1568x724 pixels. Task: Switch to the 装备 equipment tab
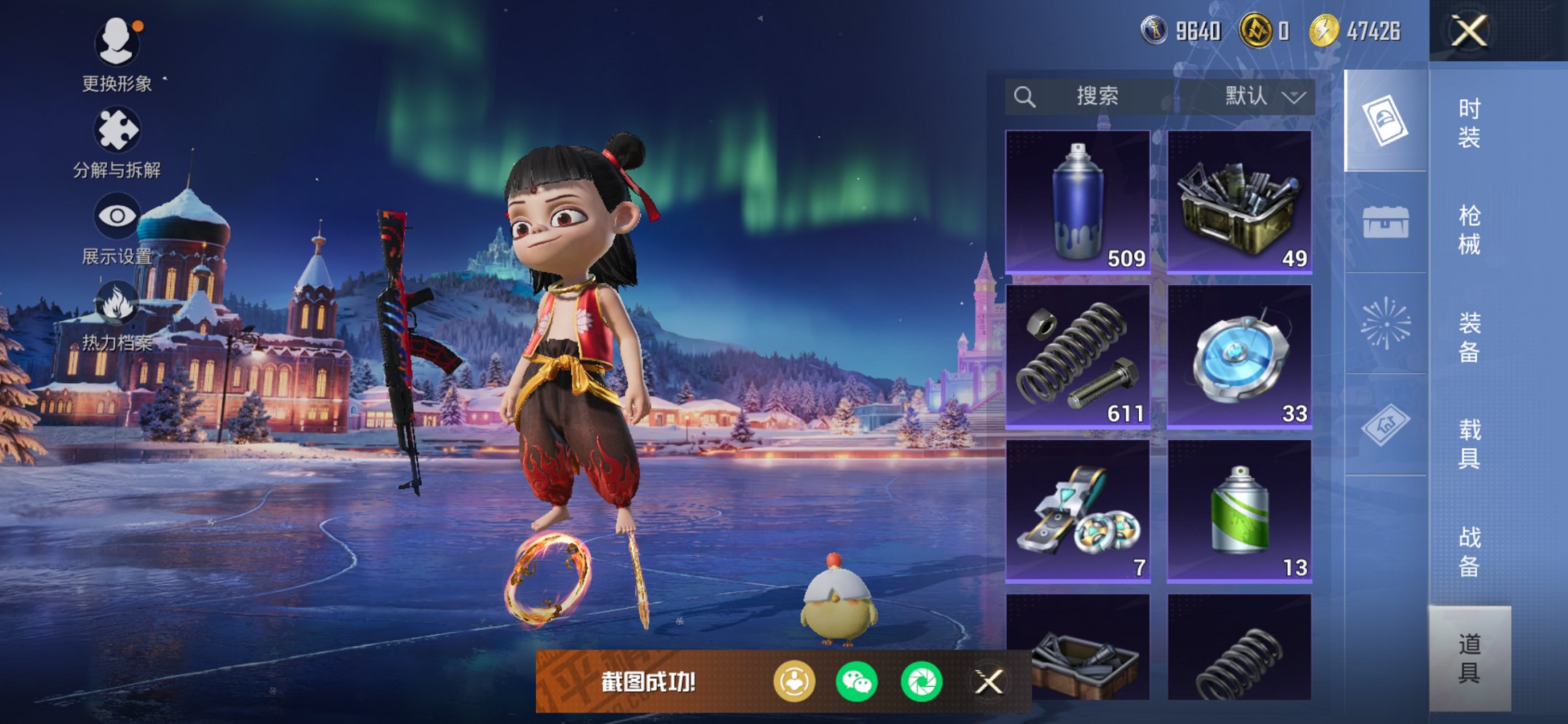click(1469, 337)
